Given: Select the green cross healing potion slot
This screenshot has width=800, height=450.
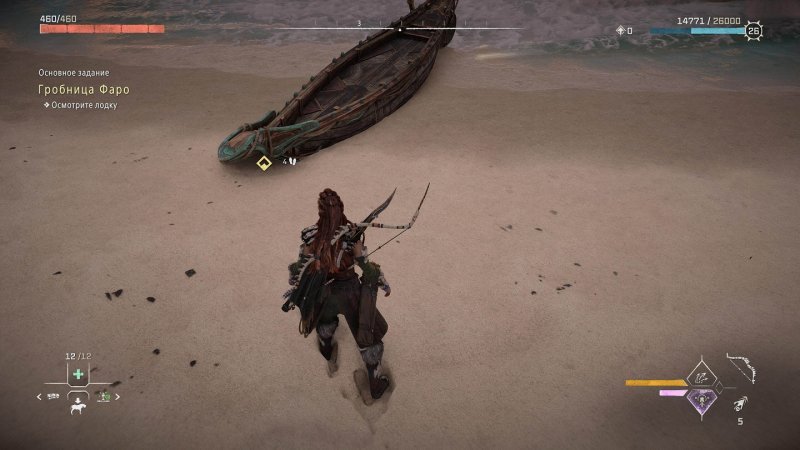Looking at the screenshot, I should point(78,374).
